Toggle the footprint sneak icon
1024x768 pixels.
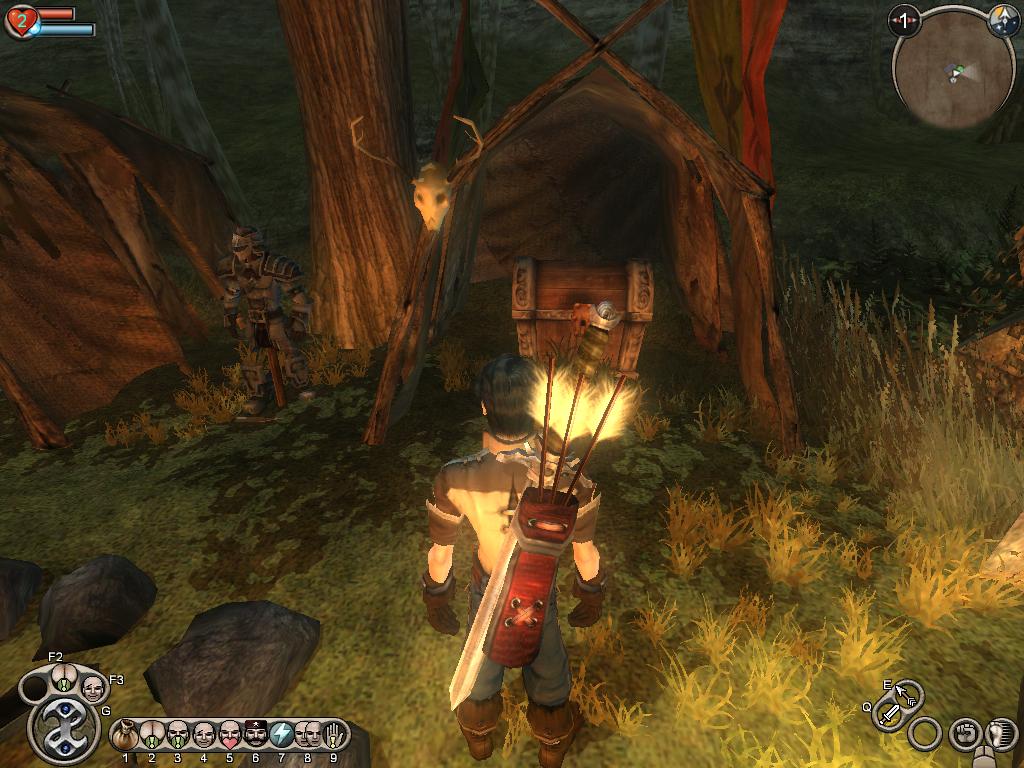click(x=1000, y=735)
